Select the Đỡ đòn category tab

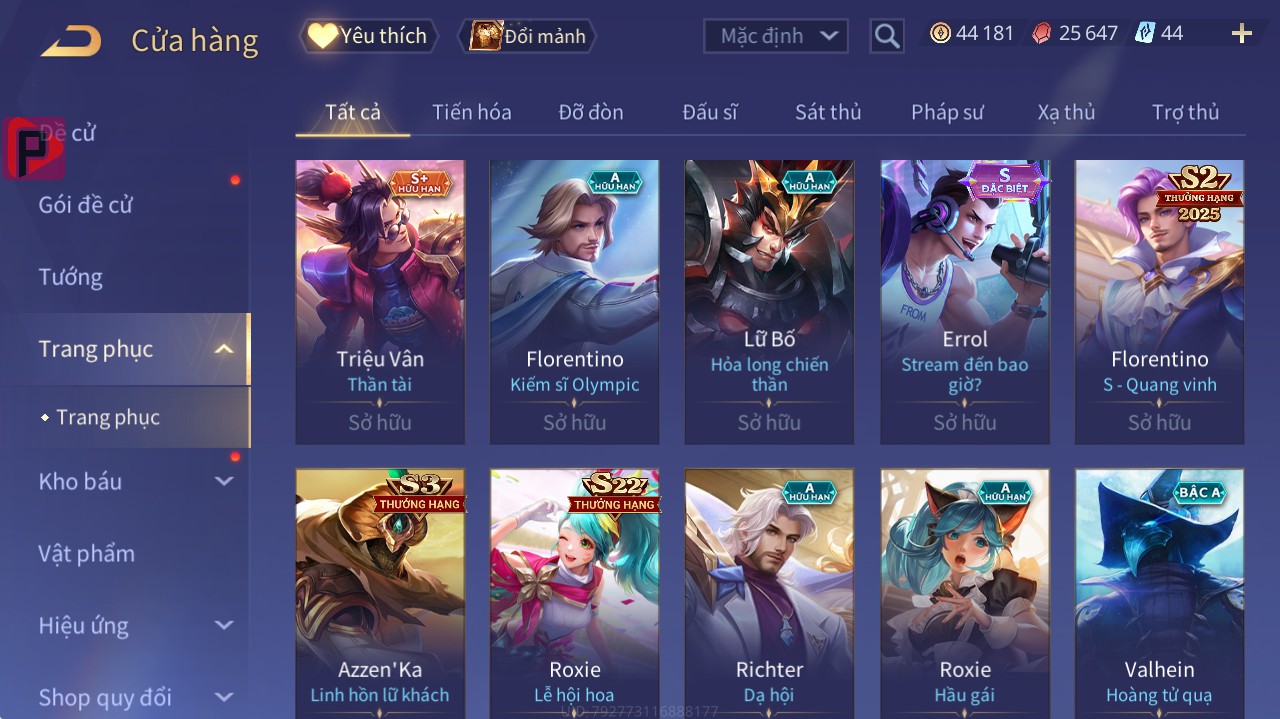(590, 112)
